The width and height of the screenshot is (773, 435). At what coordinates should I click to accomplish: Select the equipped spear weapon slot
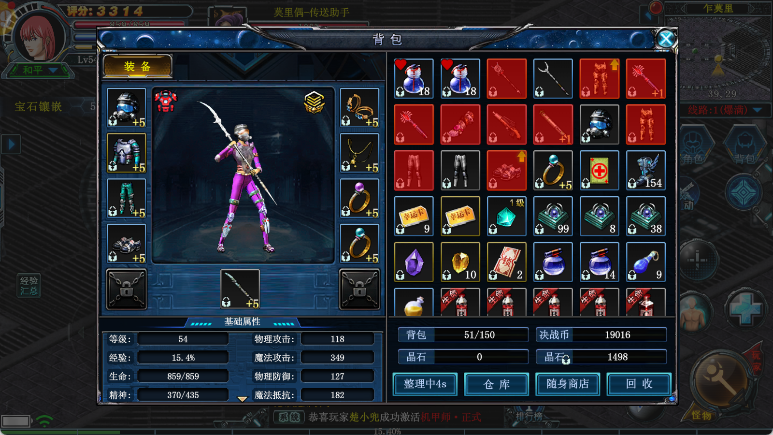[240, 289]
